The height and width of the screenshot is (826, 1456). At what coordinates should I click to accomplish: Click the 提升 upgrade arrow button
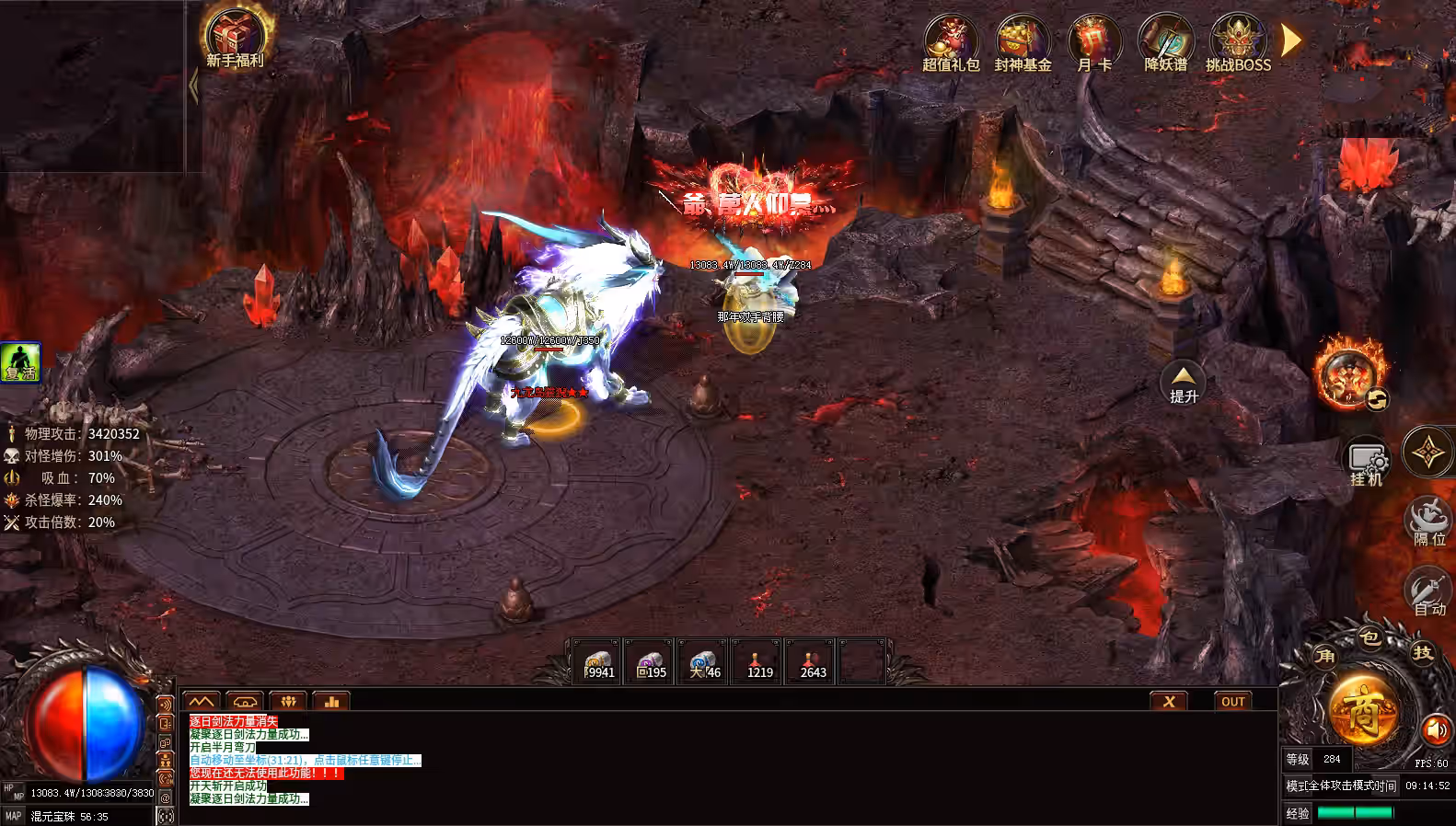coord(1184,382)
